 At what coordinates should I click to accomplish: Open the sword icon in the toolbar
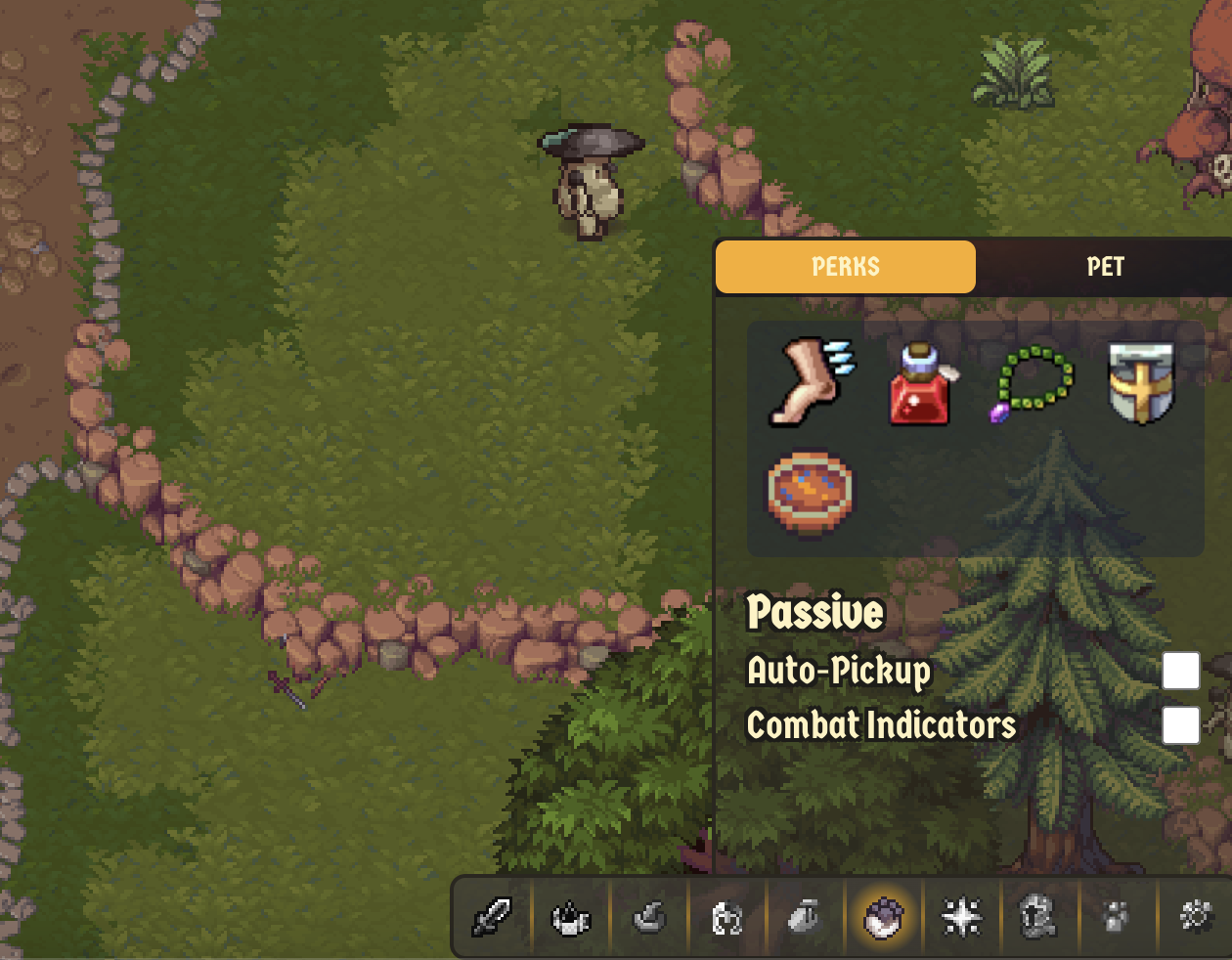tap(492, 918)
